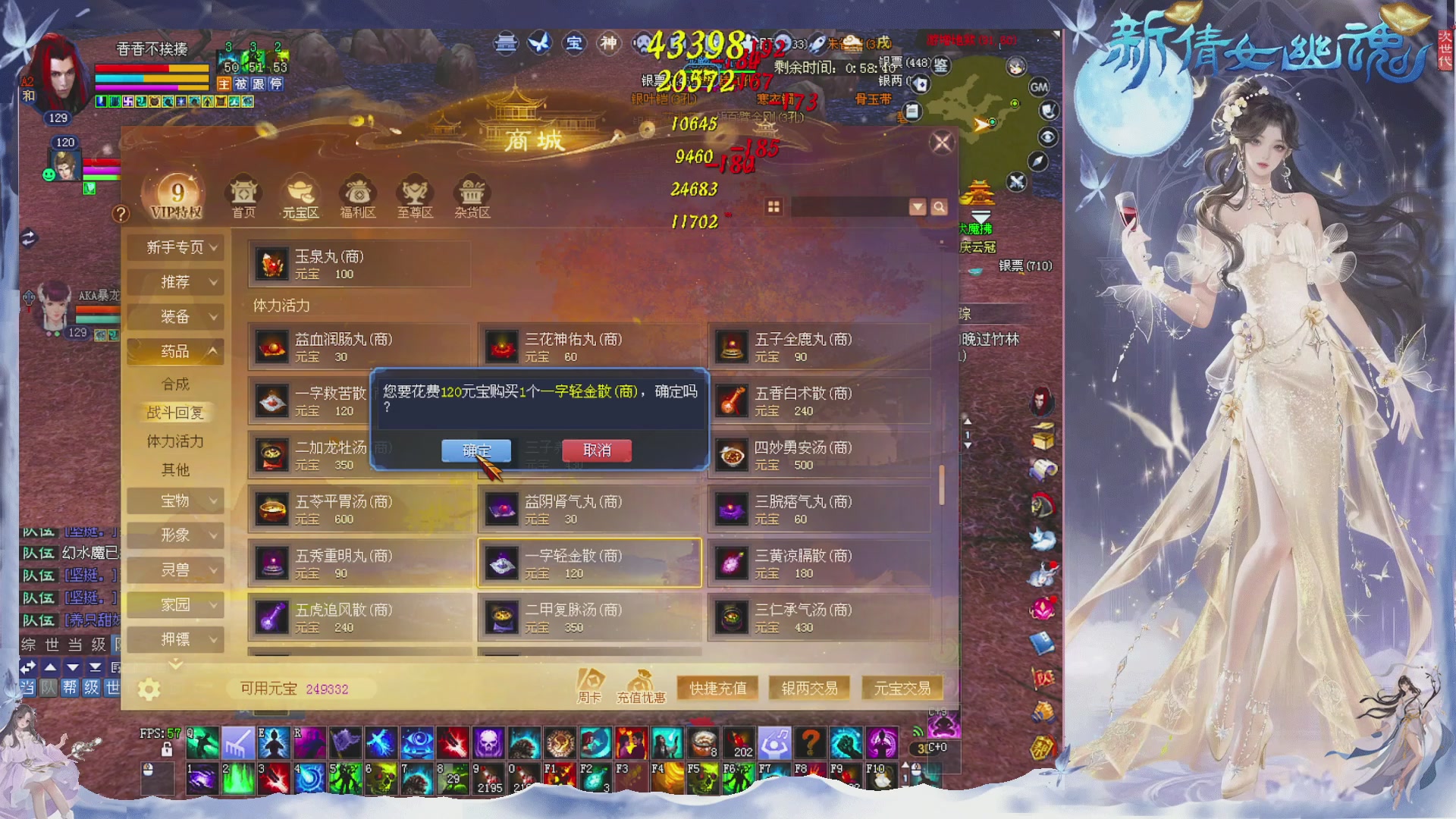This screenshot has height=819, width=1456.
Task: Toggle the grid view beside the search bar
Action: click(773, 206)
